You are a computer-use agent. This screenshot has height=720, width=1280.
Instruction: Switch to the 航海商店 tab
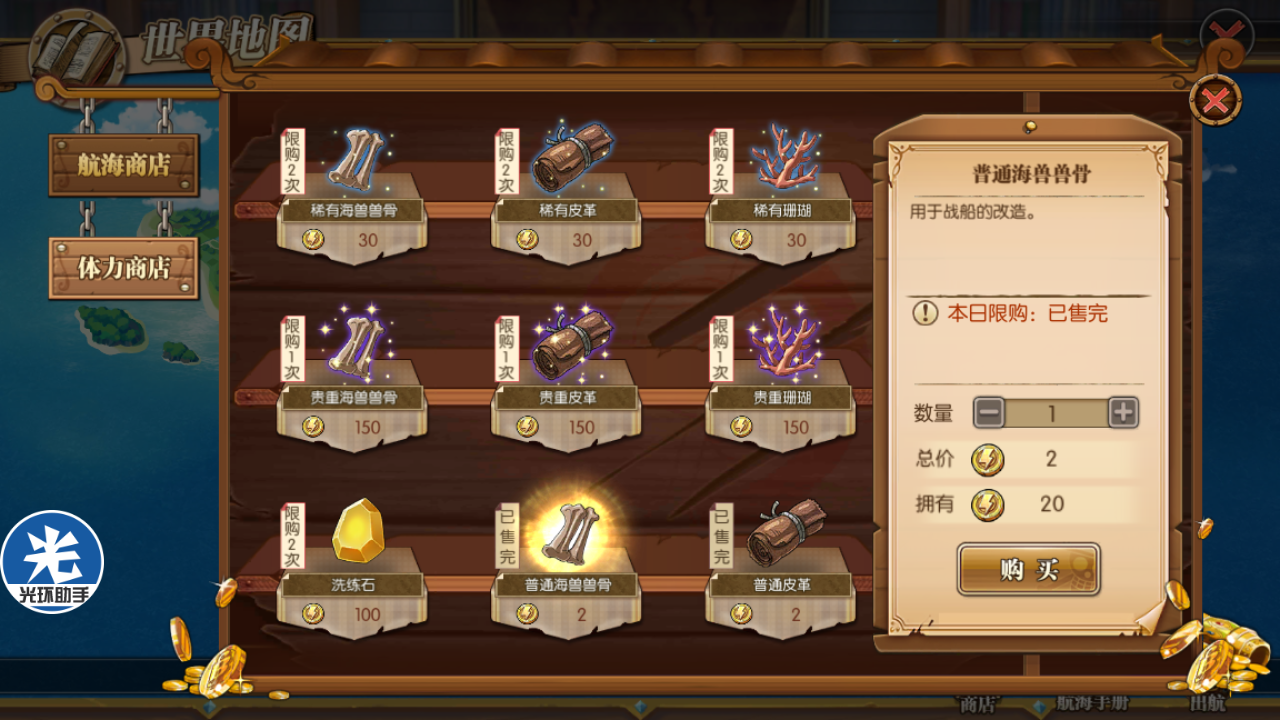tap(124, 165)
